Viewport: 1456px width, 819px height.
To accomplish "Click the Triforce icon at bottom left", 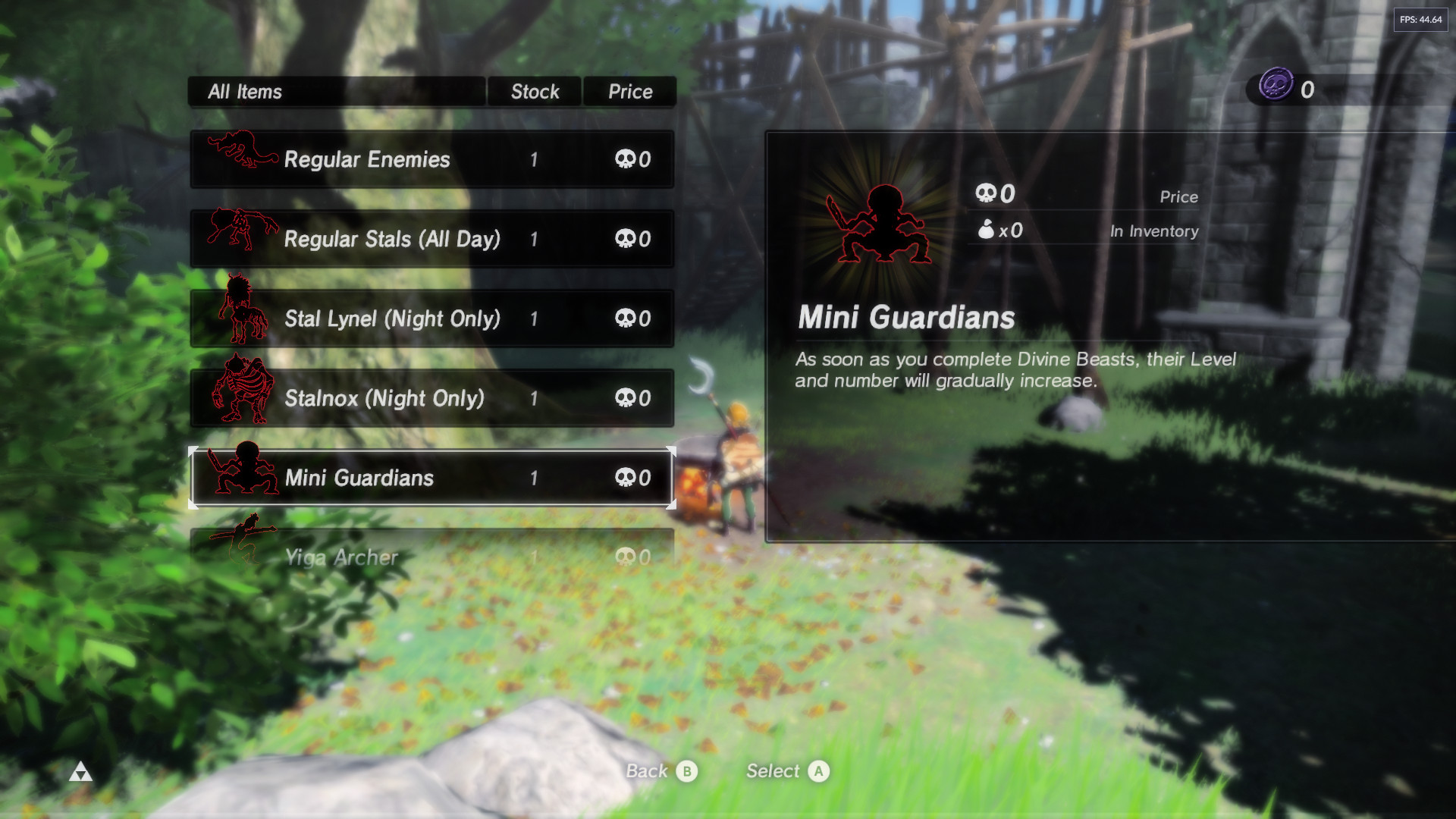I will pyautogui.click(x=82, y=772).
